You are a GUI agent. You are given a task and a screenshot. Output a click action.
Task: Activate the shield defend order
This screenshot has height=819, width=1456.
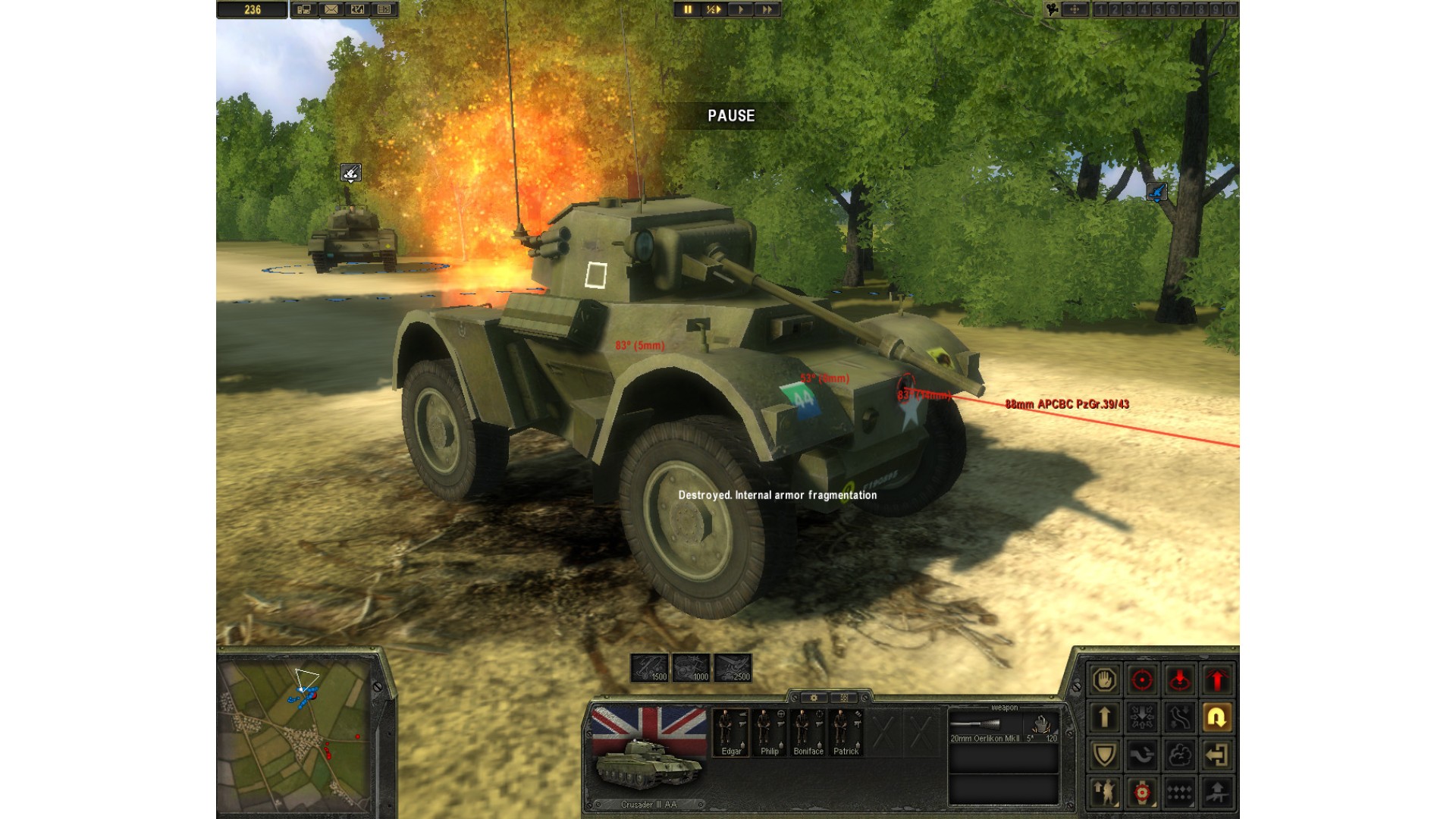(x=1104, y=755)
